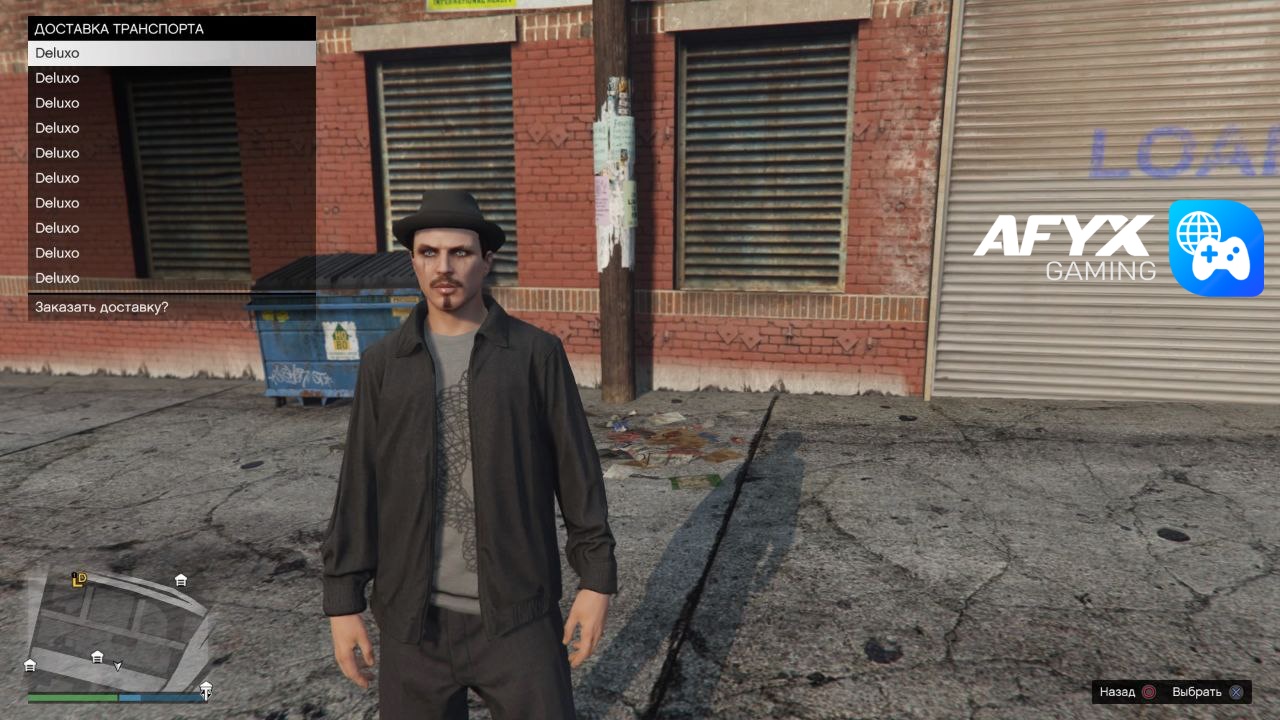1280x720 pixels.
Task: Click the AFYX Gaming blue controller logo
Action: point(1216,248)
